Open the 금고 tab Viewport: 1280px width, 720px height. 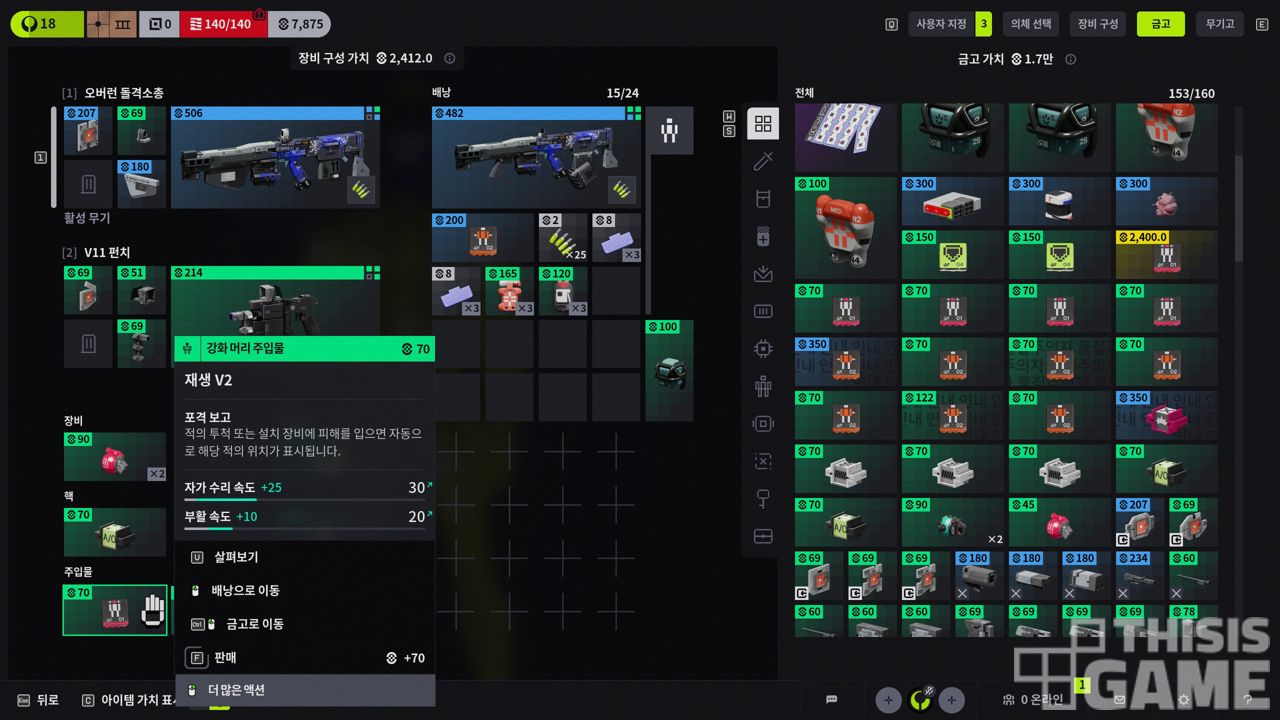pyautogui.click(x=1160, y=24)
